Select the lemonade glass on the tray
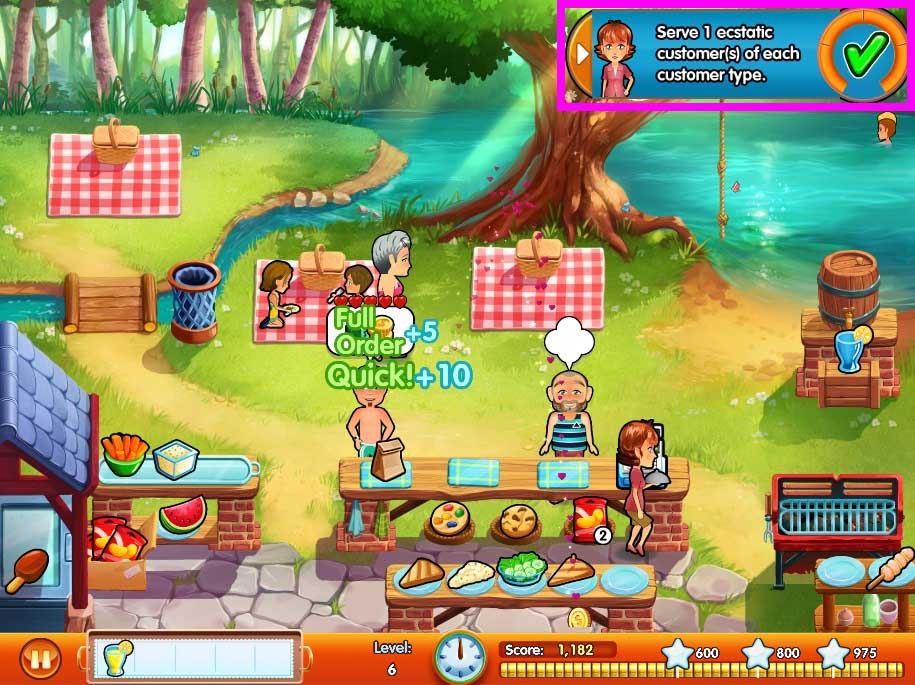The width and height of the screenshot is (915, 685). (117, 658)
